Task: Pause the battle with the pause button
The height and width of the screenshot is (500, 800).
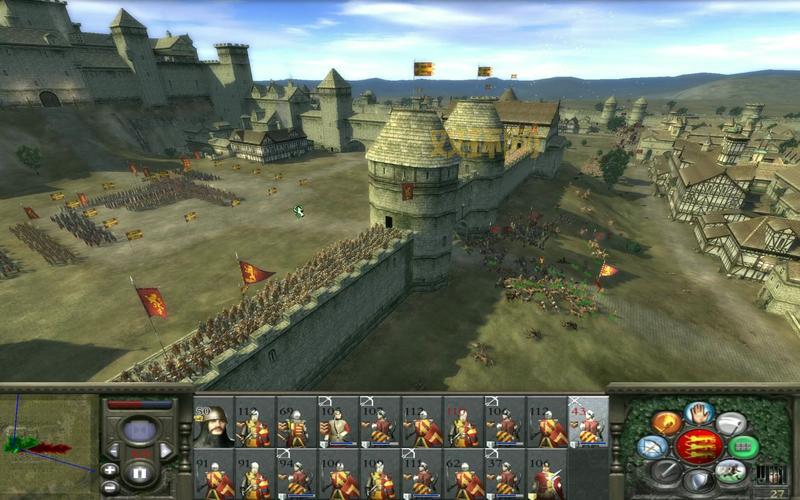Action: click(139, 472)
